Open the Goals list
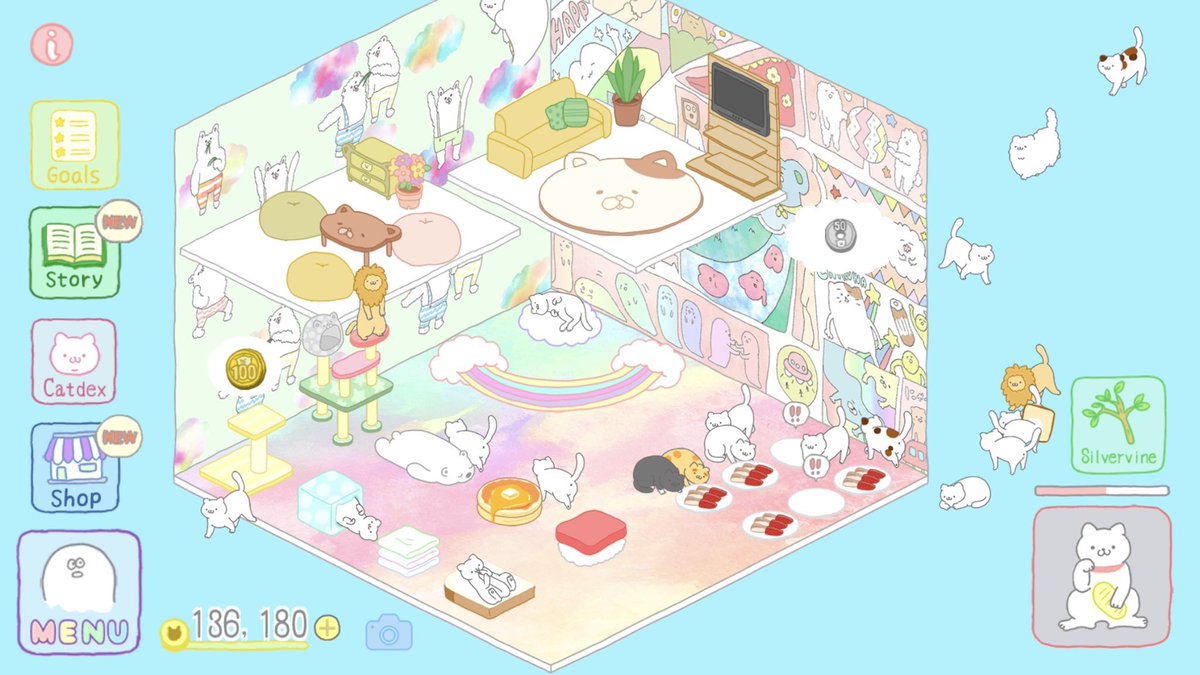 pos(74,145)
